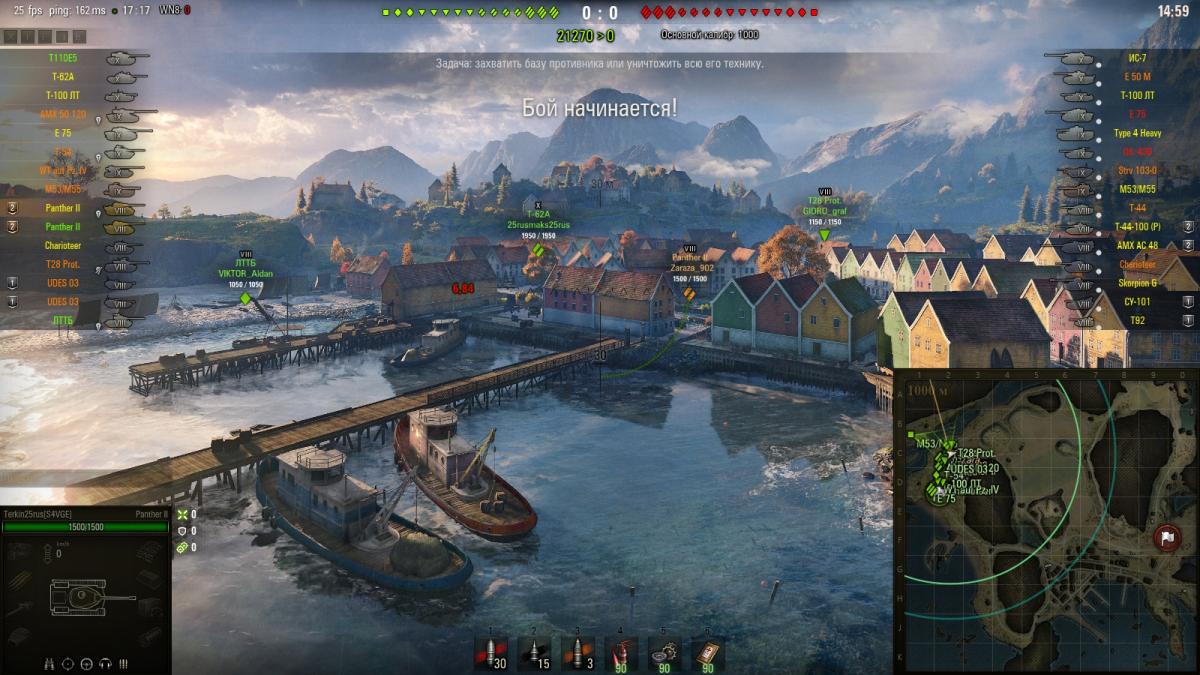Screen dimensions: 1200x675
Task: Choose T28 Prot. in the allied team list
Action: 62,264
